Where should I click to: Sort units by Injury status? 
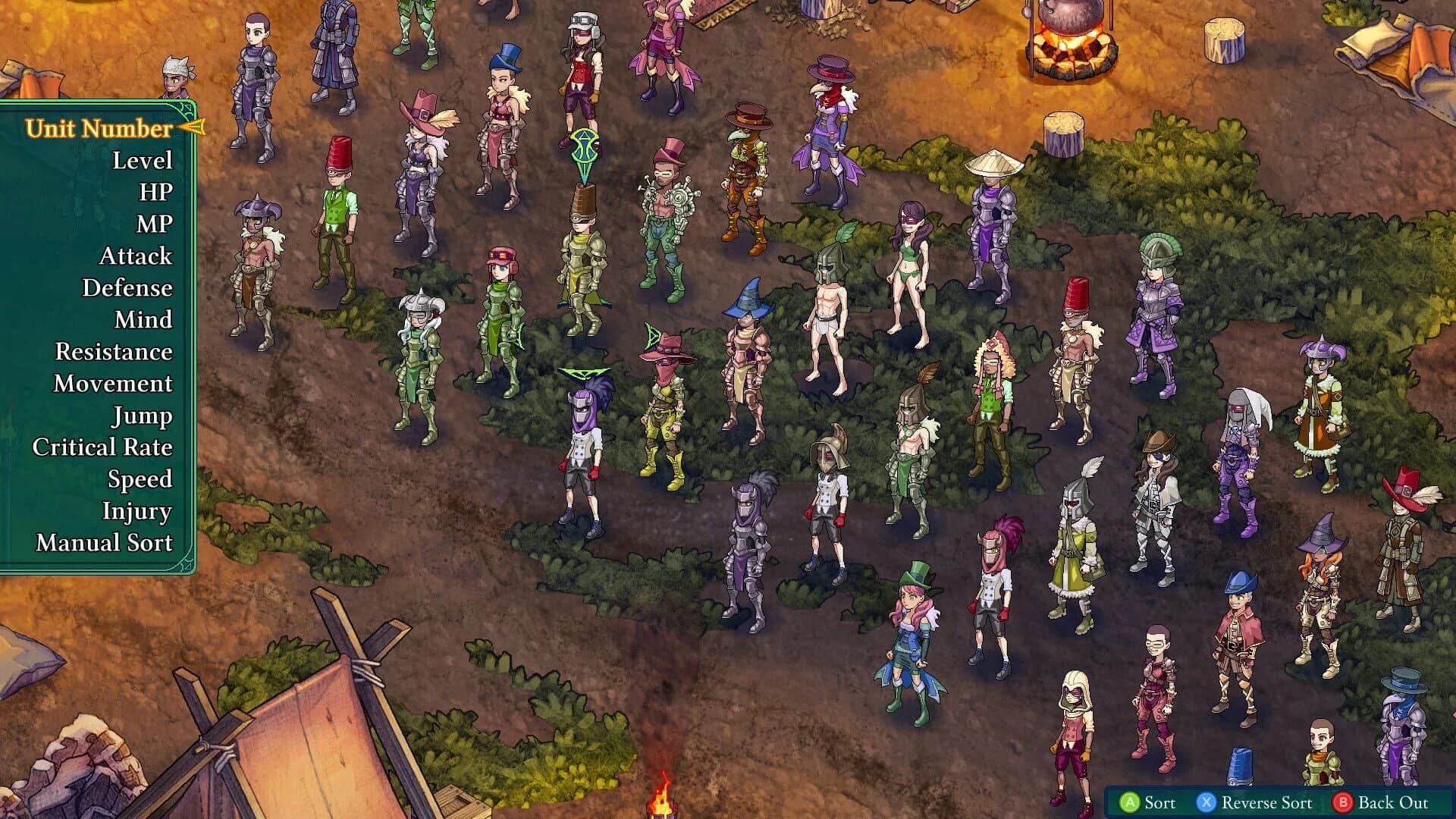pyautogui.click(x=138, y=512)
